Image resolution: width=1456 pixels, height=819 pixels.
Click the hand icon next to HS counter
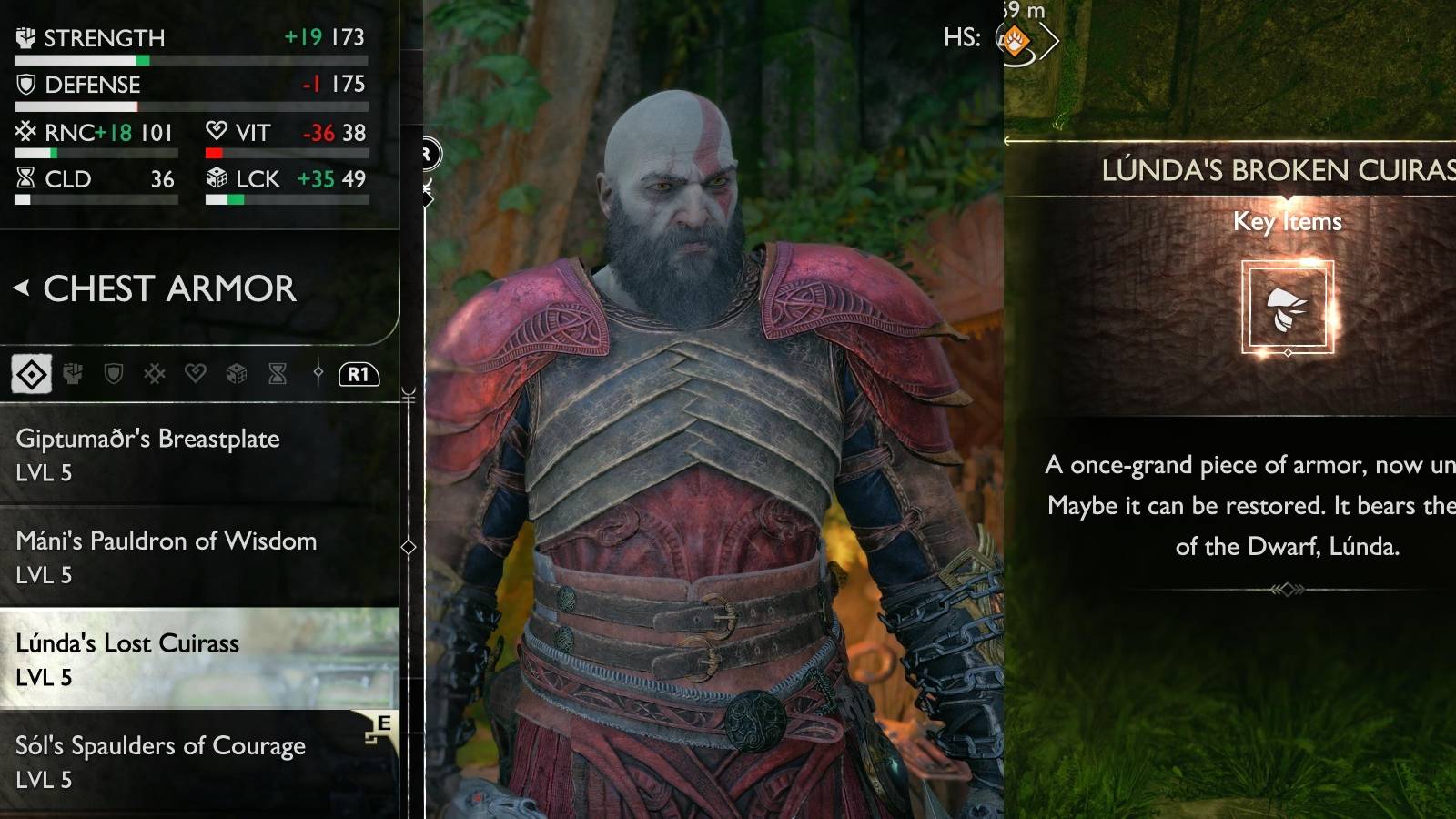pyautogui.click(x=1016, y=40)
